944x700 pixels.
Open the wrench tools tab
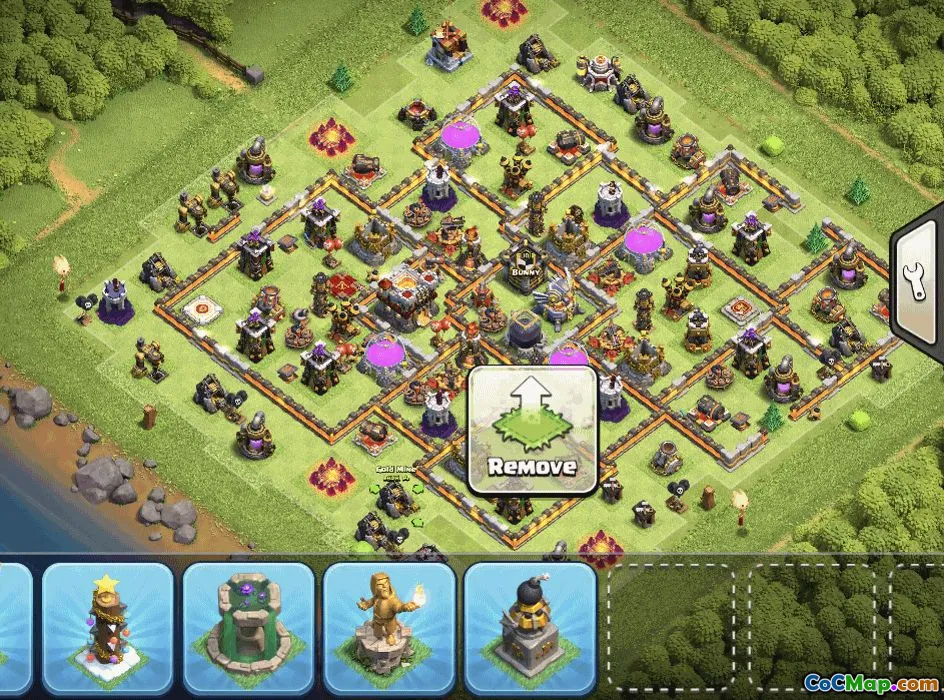pyautogui.click(x=916, y=290)
